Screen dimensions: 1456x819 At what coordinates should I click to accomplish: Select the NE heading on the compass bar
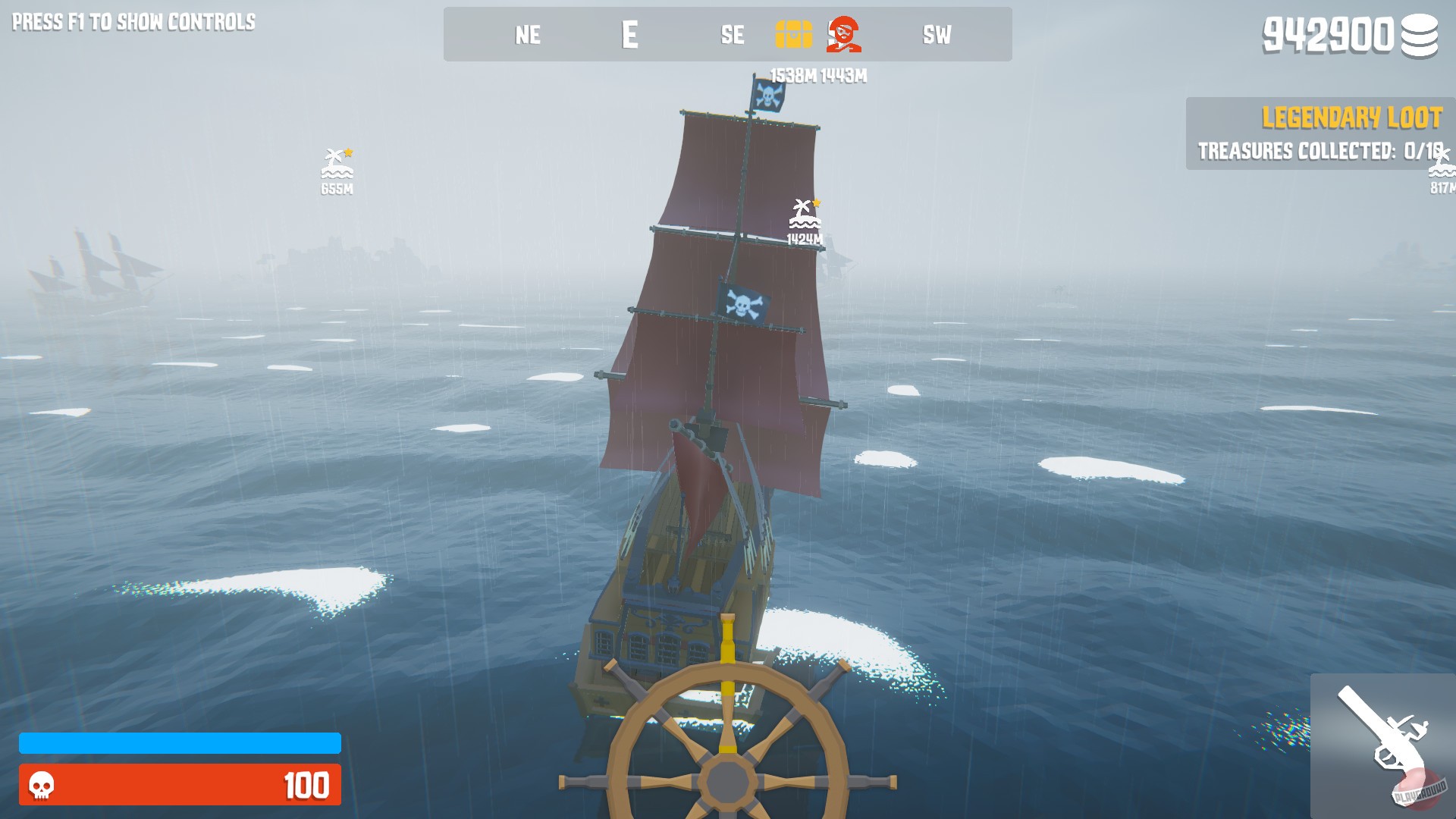click(x=529, y=35)
